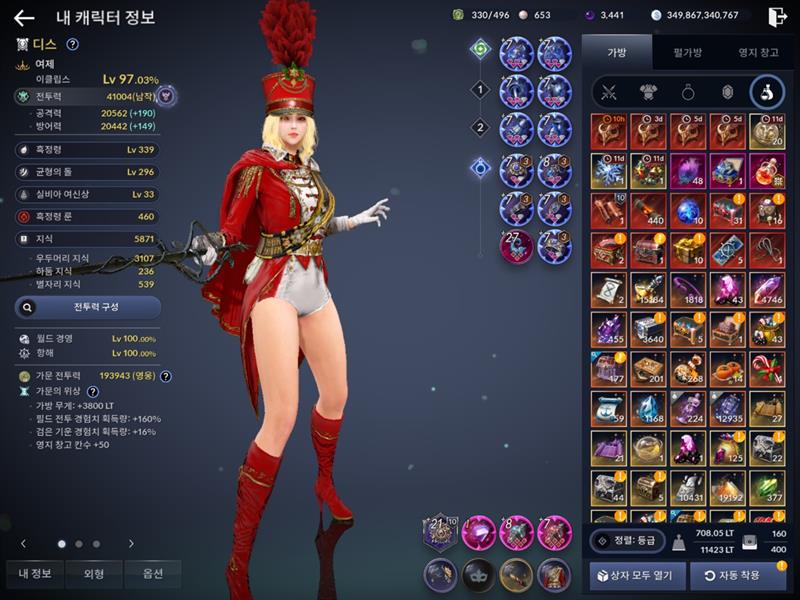Open the 외형 appearance tab

[94, 573]
